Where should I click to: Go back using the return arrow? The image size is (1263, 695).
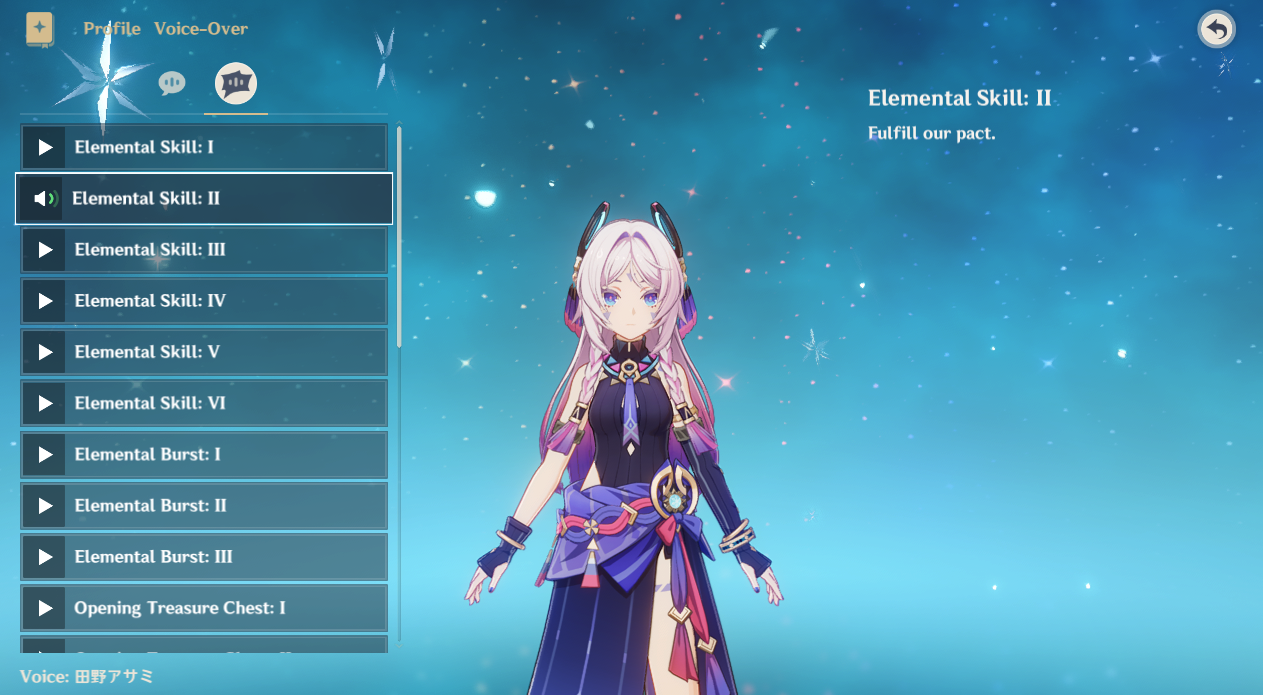(x=1216, y=30)
